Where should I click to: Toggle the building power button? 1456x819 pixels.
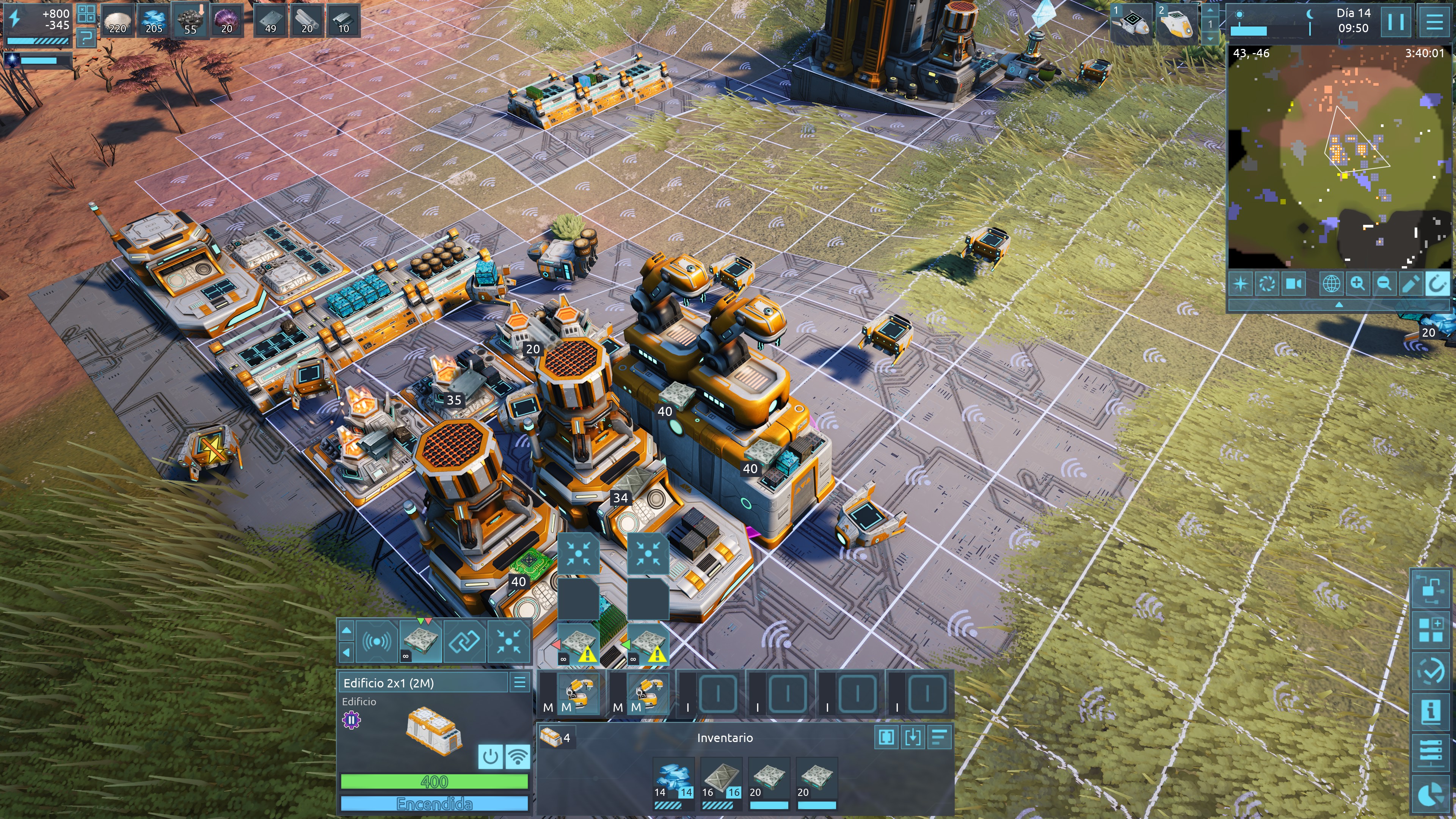(490, 756)
